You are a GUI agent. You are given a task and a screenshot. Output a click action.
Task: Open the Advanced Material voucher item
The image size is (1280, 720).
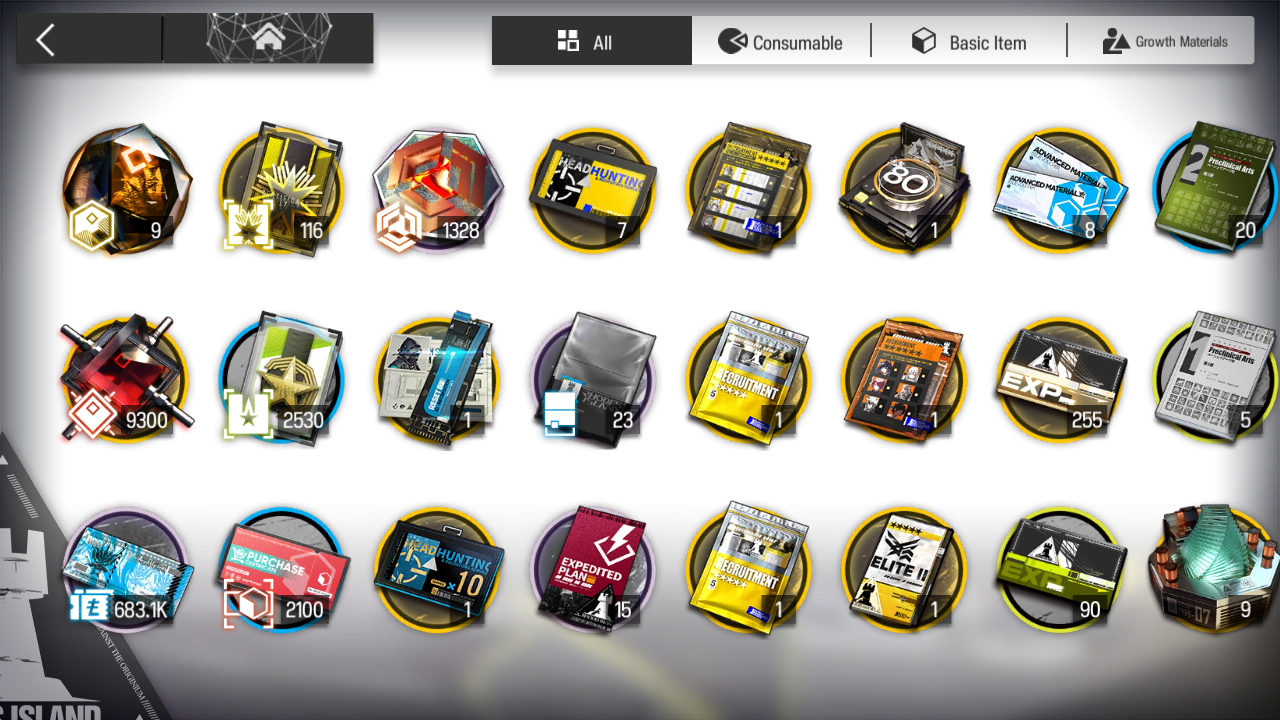point(1060,190)
